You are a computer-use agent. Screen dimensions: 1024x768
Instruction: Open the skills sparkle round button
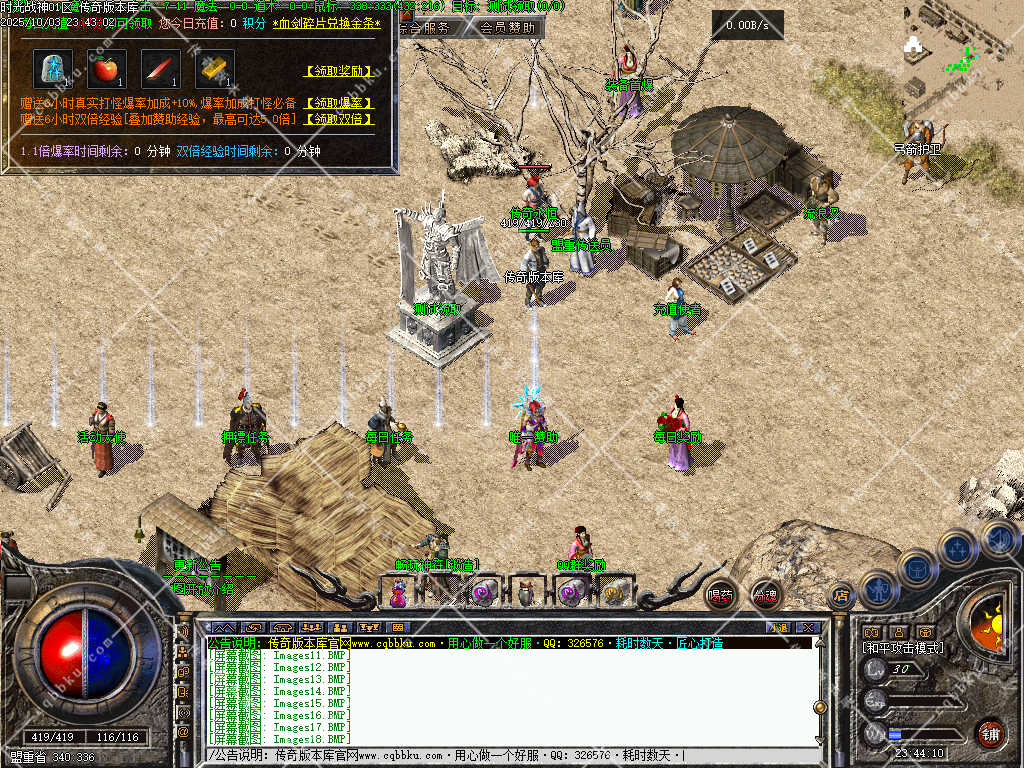point(958,548)
